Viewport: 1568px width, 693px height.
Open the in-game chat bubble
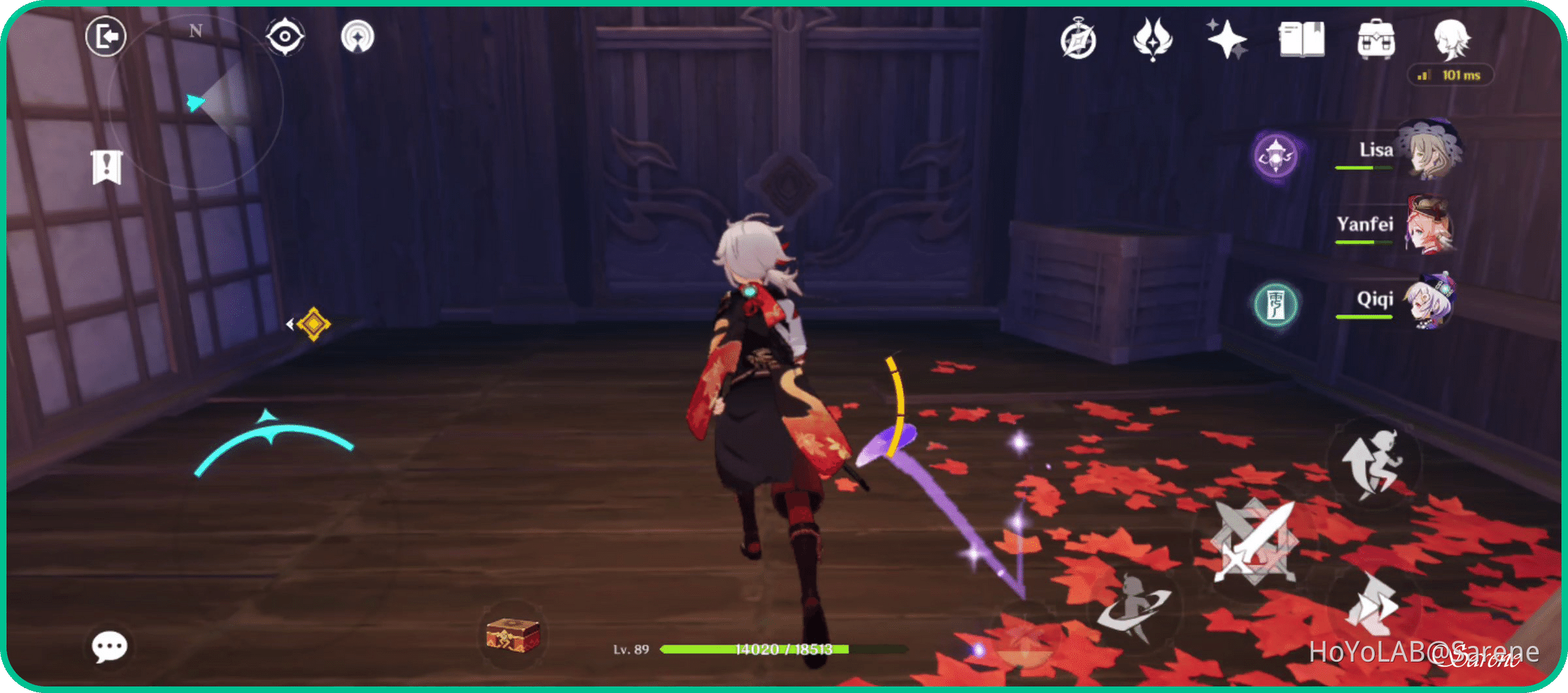[x=109, y=646]
